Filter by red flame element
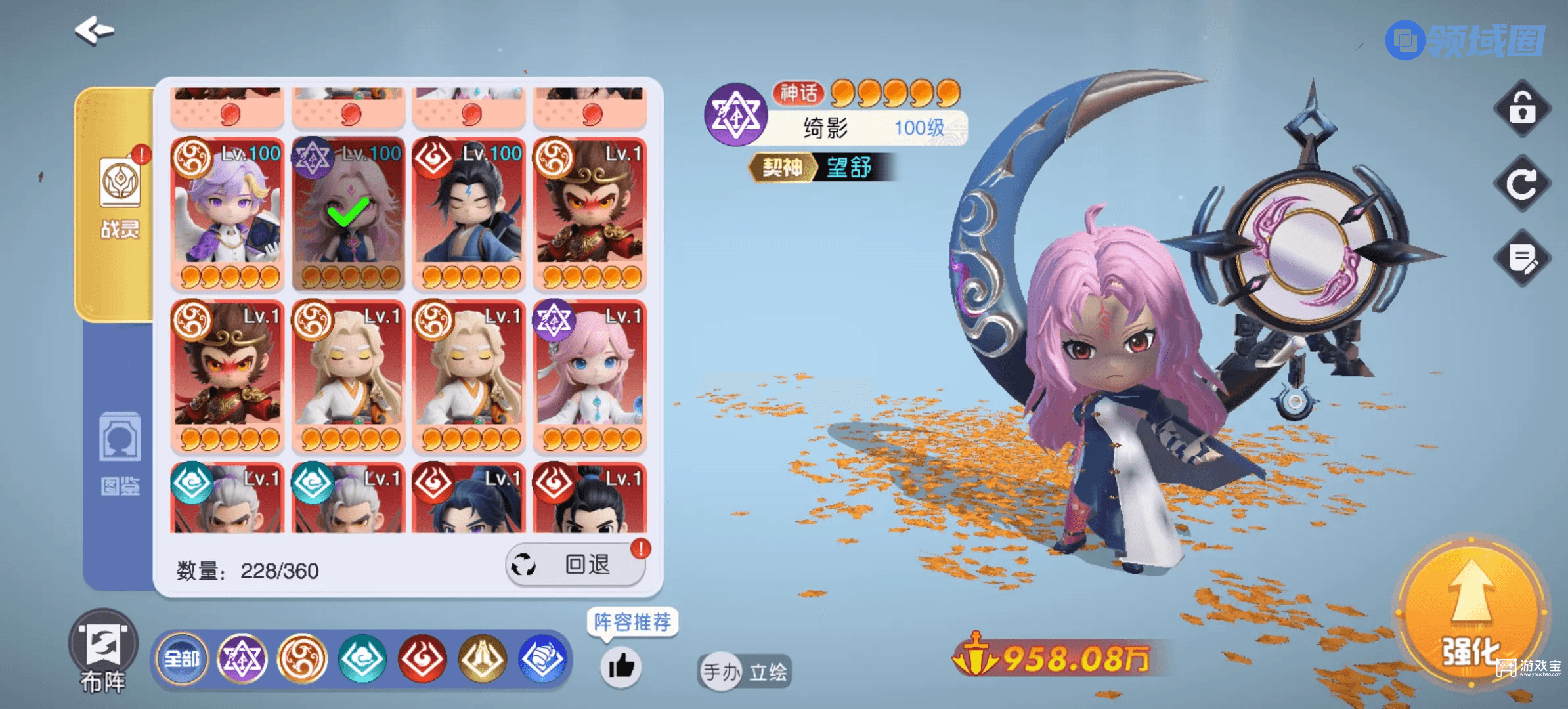The width and height of the screenshot is (1568, 709). pyautogui.click(x=422, y=658)
